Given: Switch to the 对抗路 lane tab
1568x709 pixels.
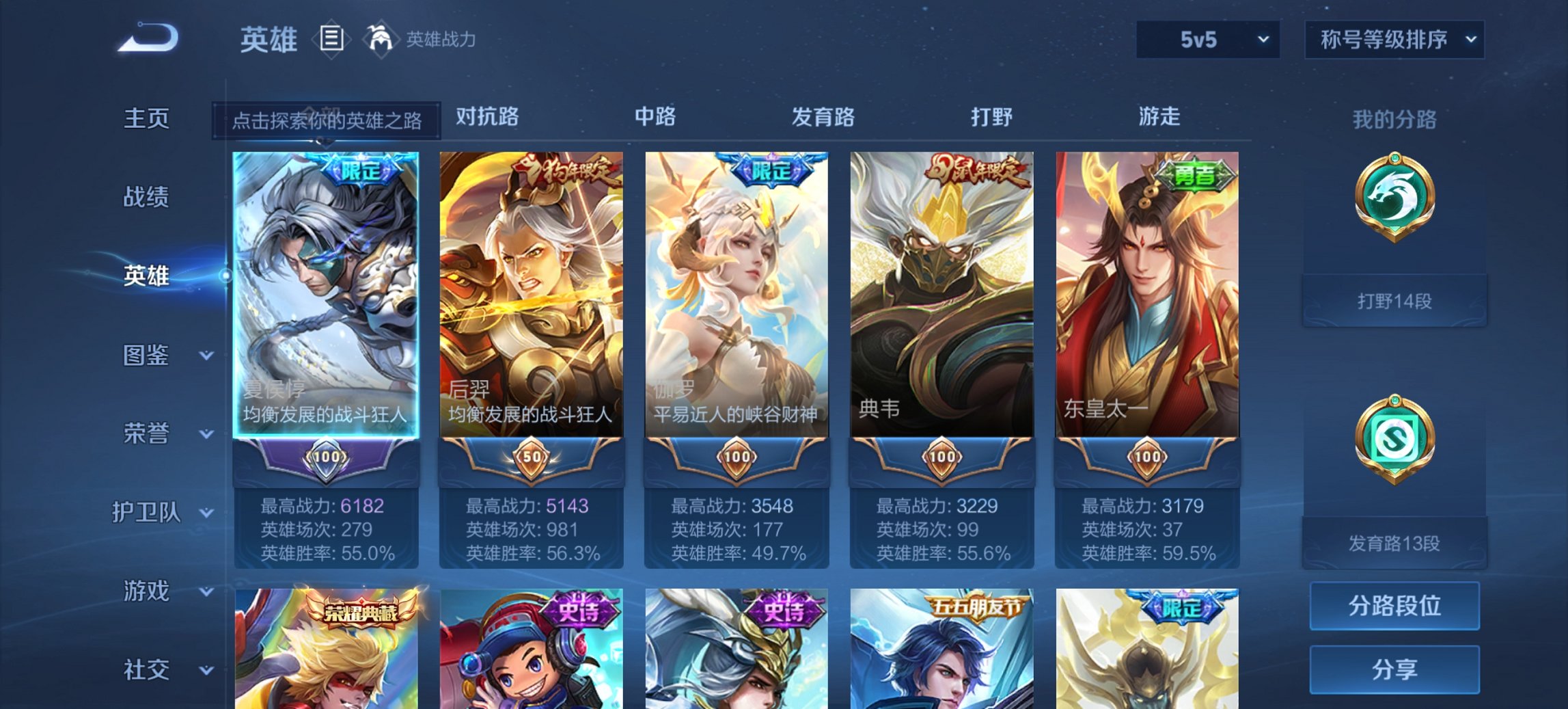Looking at the screenshot, I should click(x=486, y=117).
